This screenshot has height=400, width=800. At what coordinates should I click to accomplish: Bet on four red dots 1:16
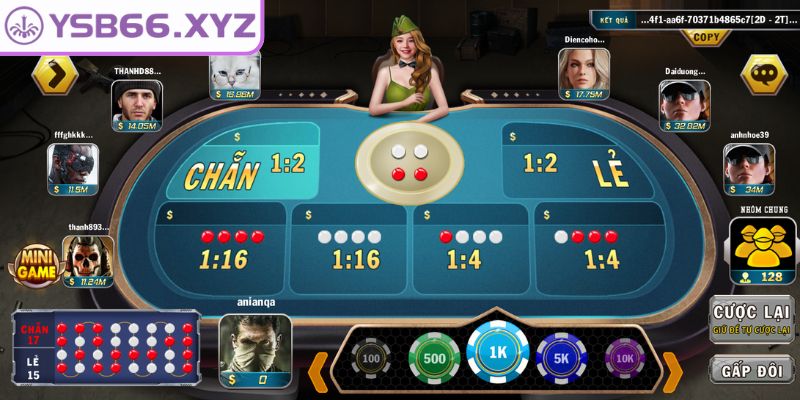pyautogui.click(x=222, y=248)
